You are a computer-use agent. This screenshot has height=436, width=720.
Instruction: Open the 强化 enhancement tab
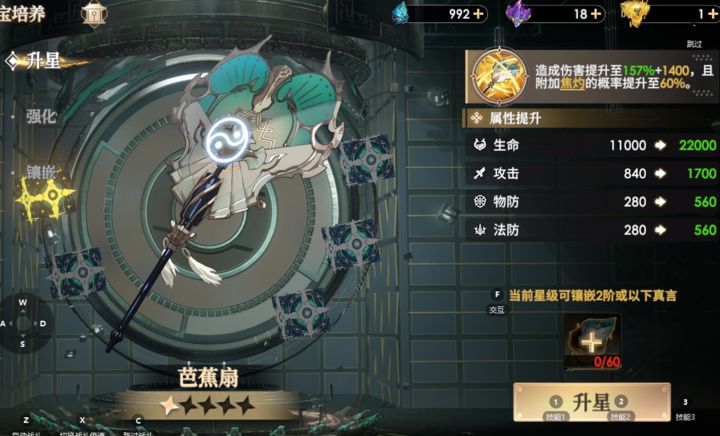coord(41,117)
